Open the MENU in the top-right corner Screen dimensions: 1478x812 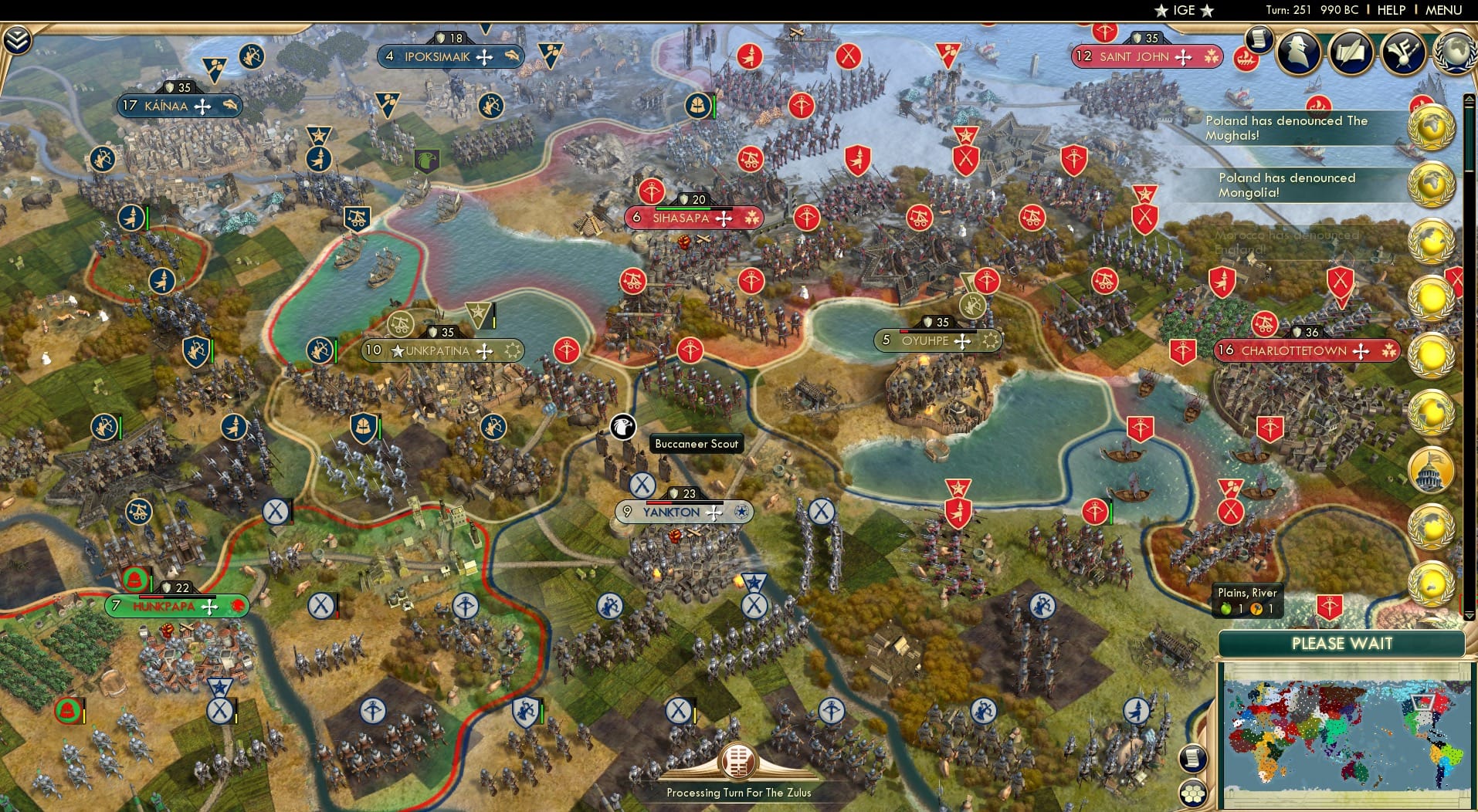pyautogui.click(x=1442, y=10)
